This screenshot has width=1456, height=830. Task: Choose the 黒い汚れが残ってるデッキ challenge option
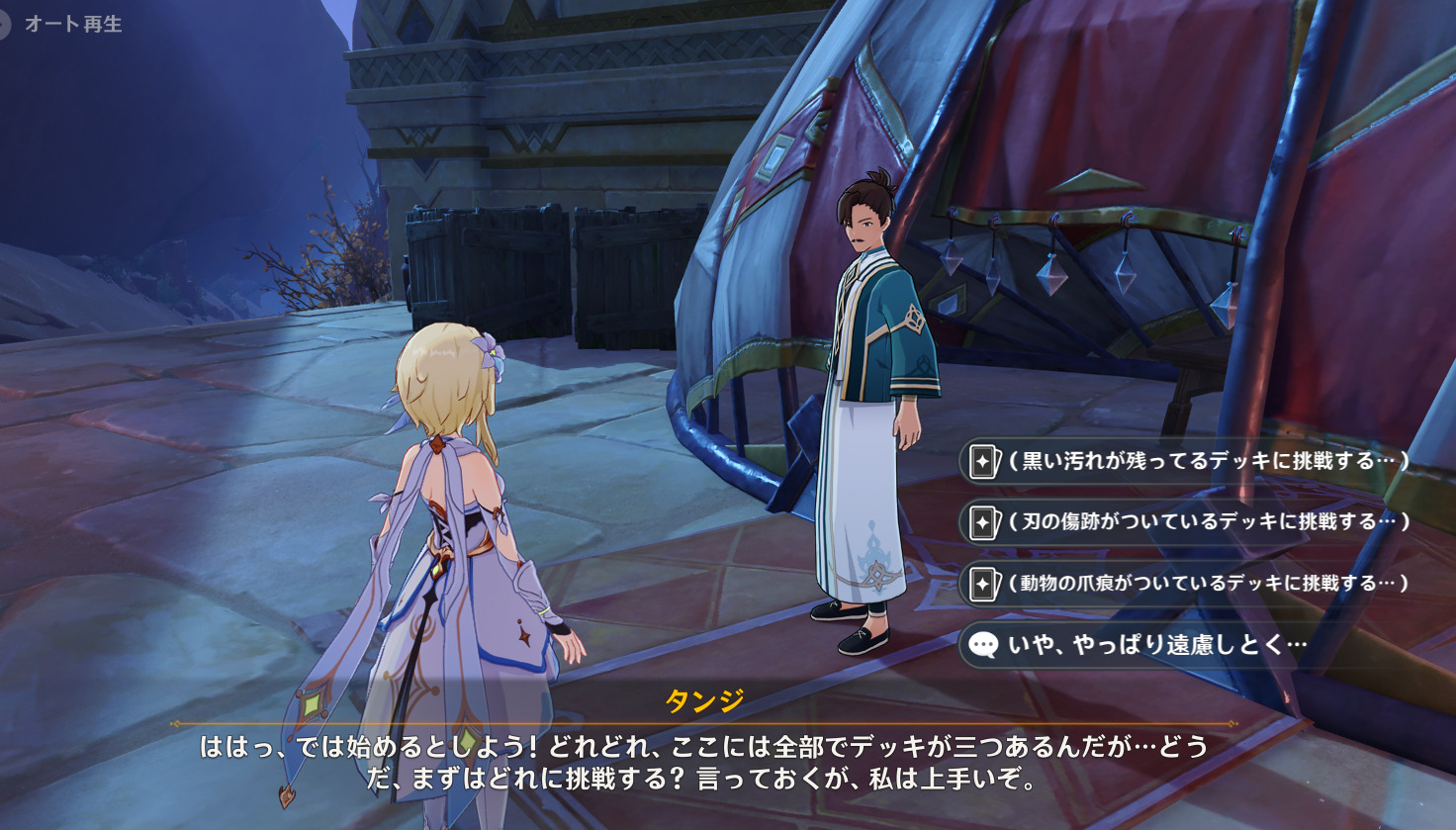click(x=1187, y=461)
